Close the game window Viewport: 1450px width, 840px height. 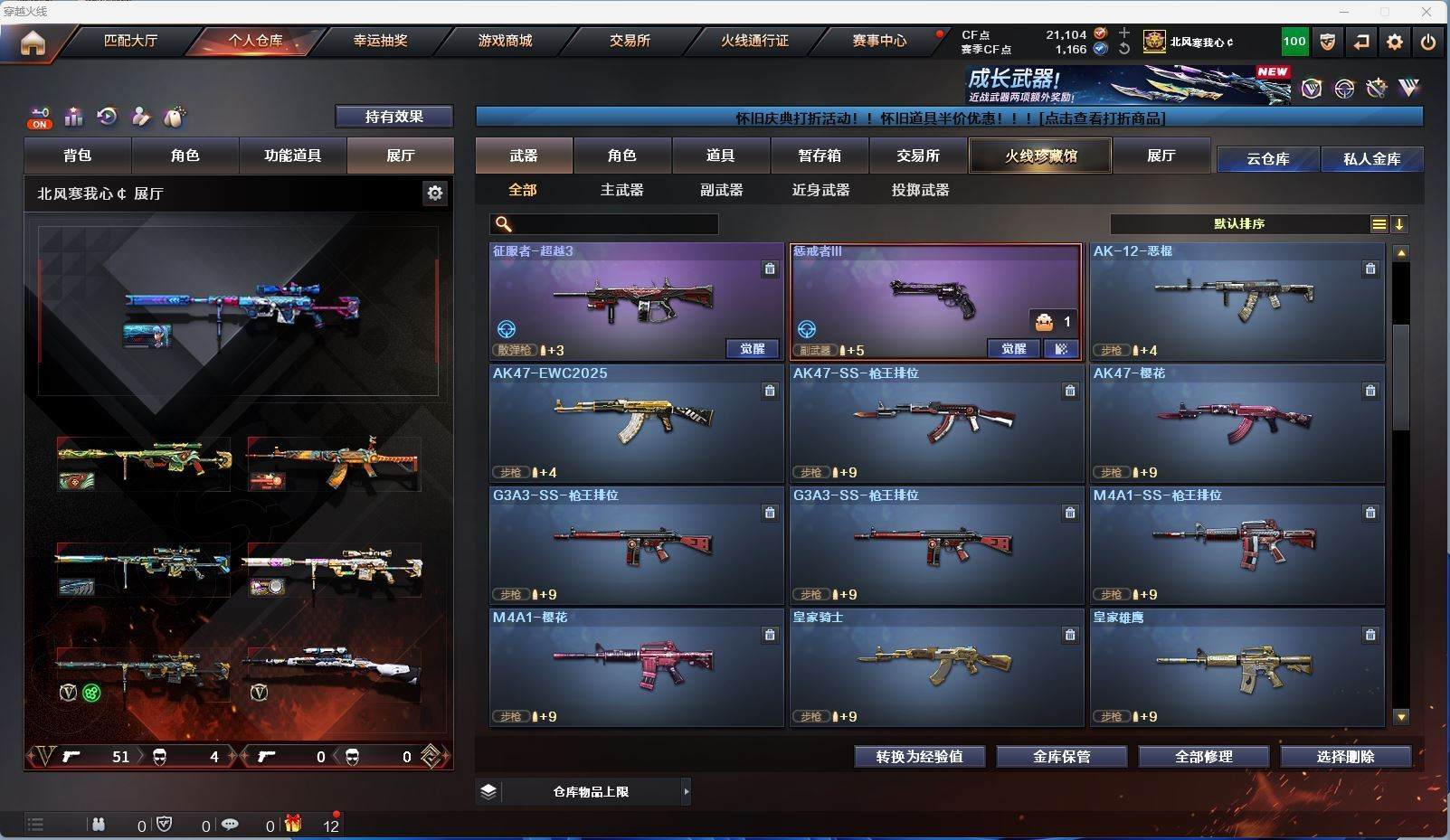click(x=1426, y=12)
